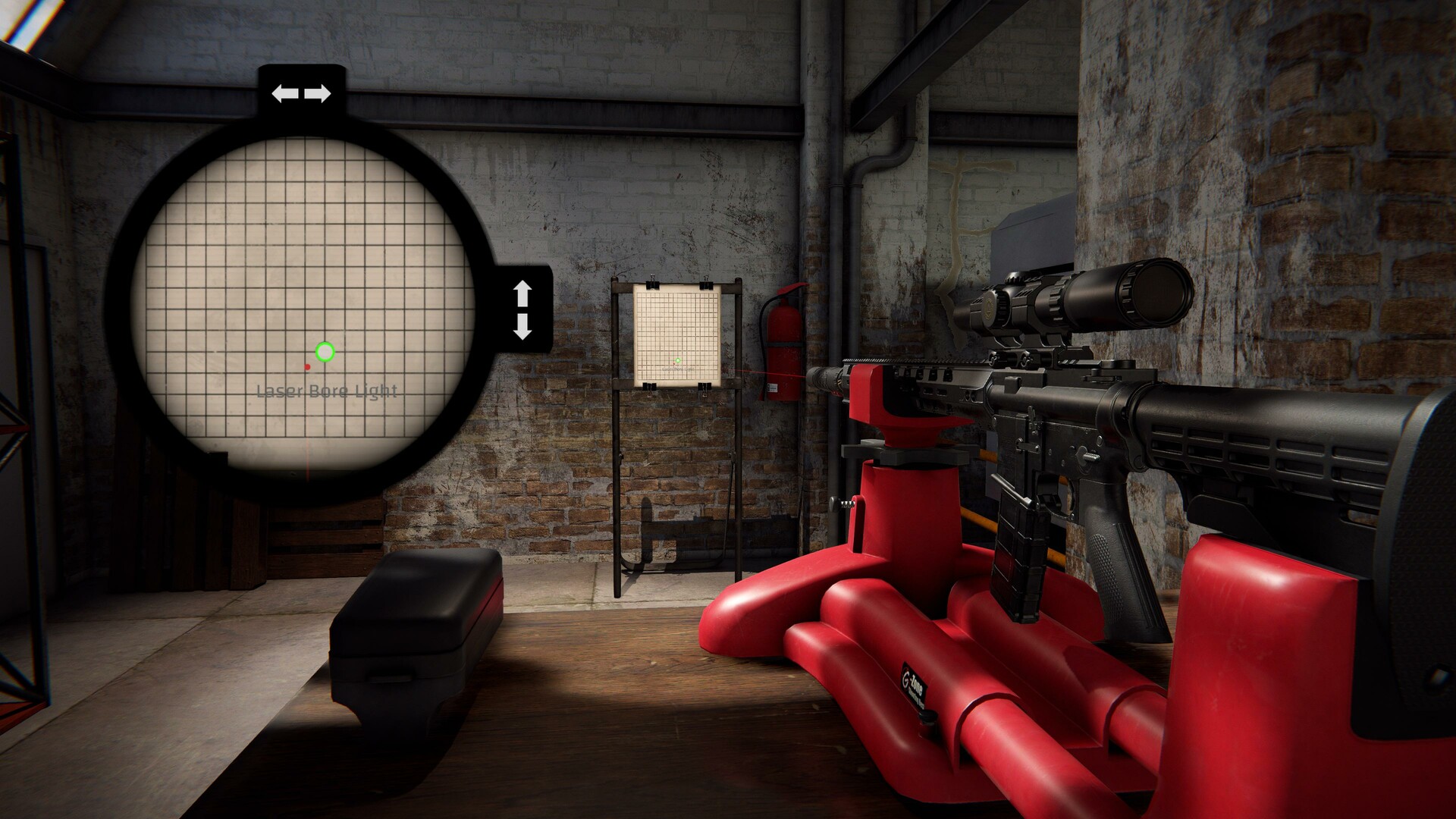Click the Laser Bore Light text label

pyautogui.click(x=328, y=392)
